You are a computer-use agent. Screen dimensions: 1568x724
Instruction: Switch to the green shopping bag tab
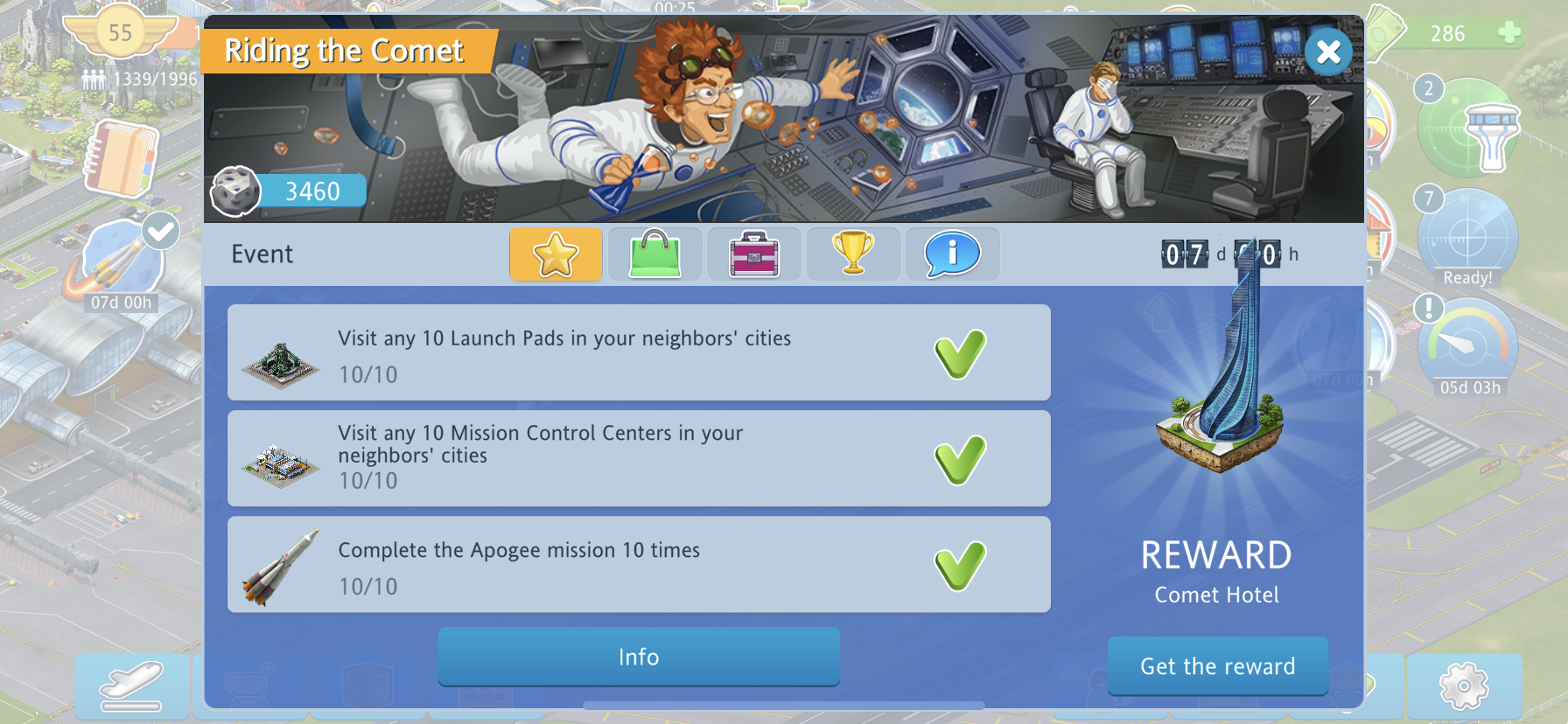[654, 254]
